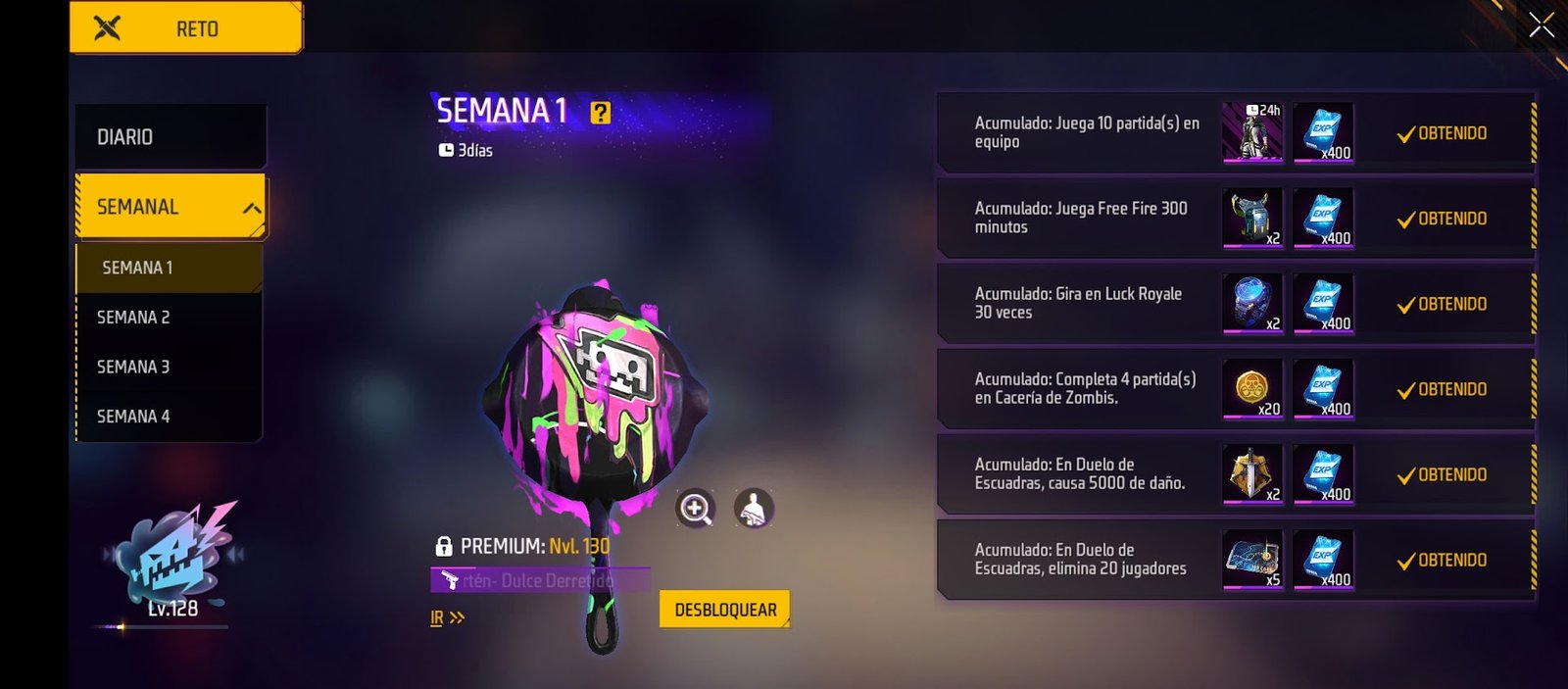This screenshot has width=1568, height=689.
Task: Open the yellow question mark help
Action: [x=600, y=113]
